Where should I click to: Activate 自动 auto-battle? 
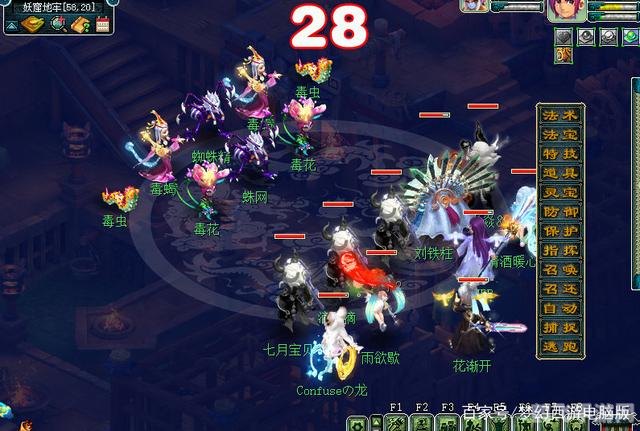coord(559,309)
